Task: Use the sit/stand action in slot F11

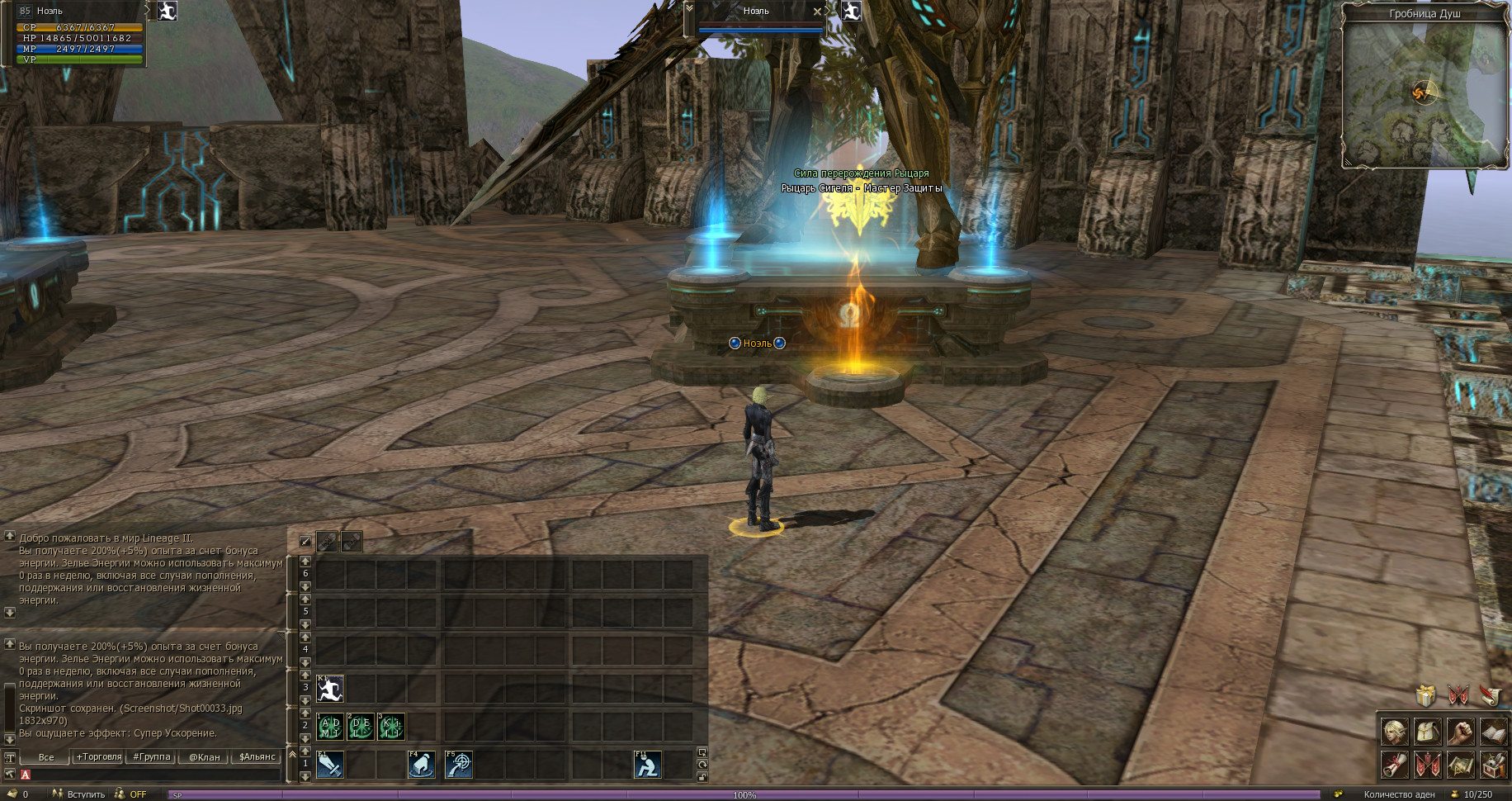Action: [x=647, y=765]
